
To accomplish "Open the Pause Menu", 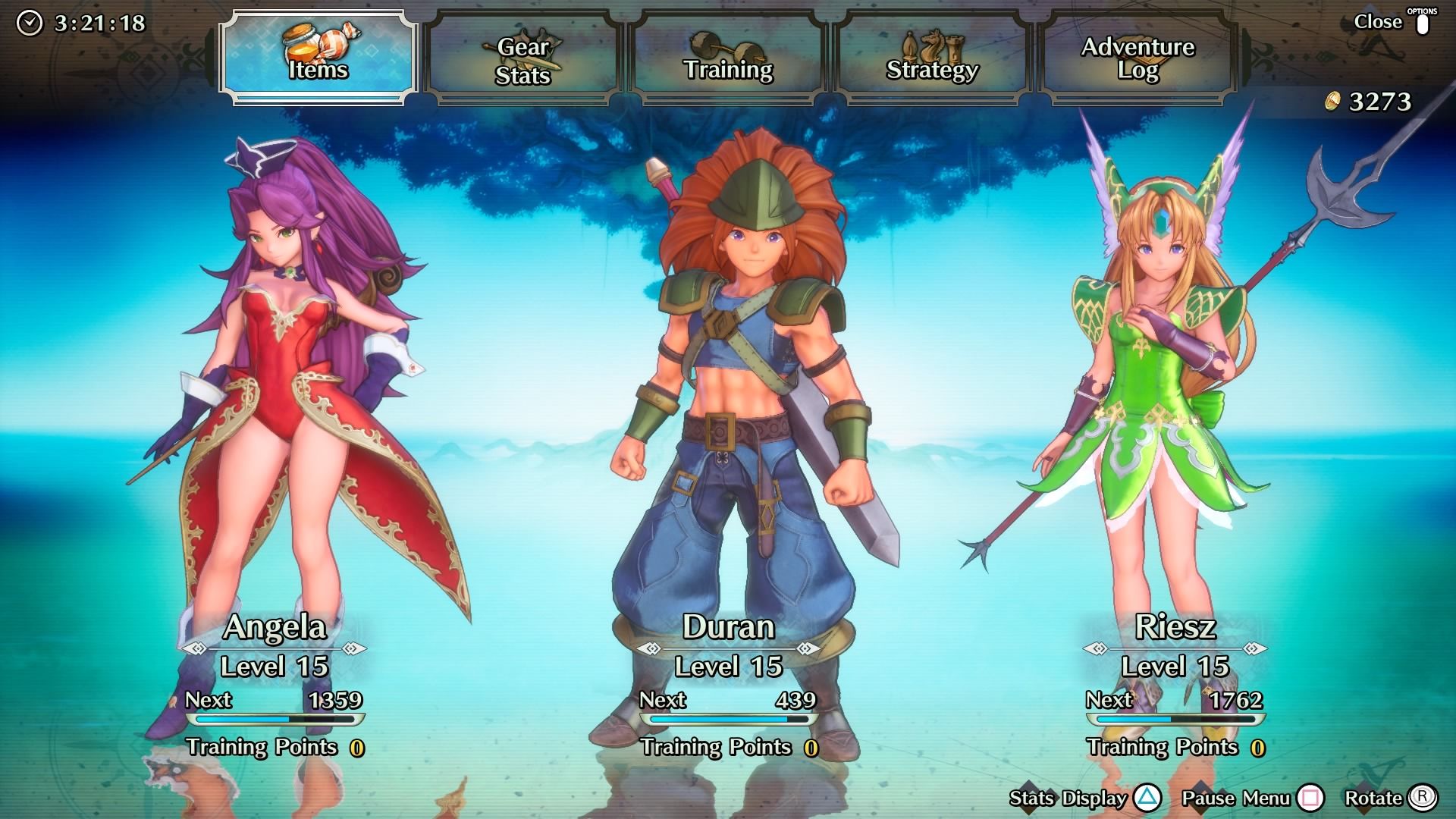I will pyautogui.click(x=1251, y=798).
